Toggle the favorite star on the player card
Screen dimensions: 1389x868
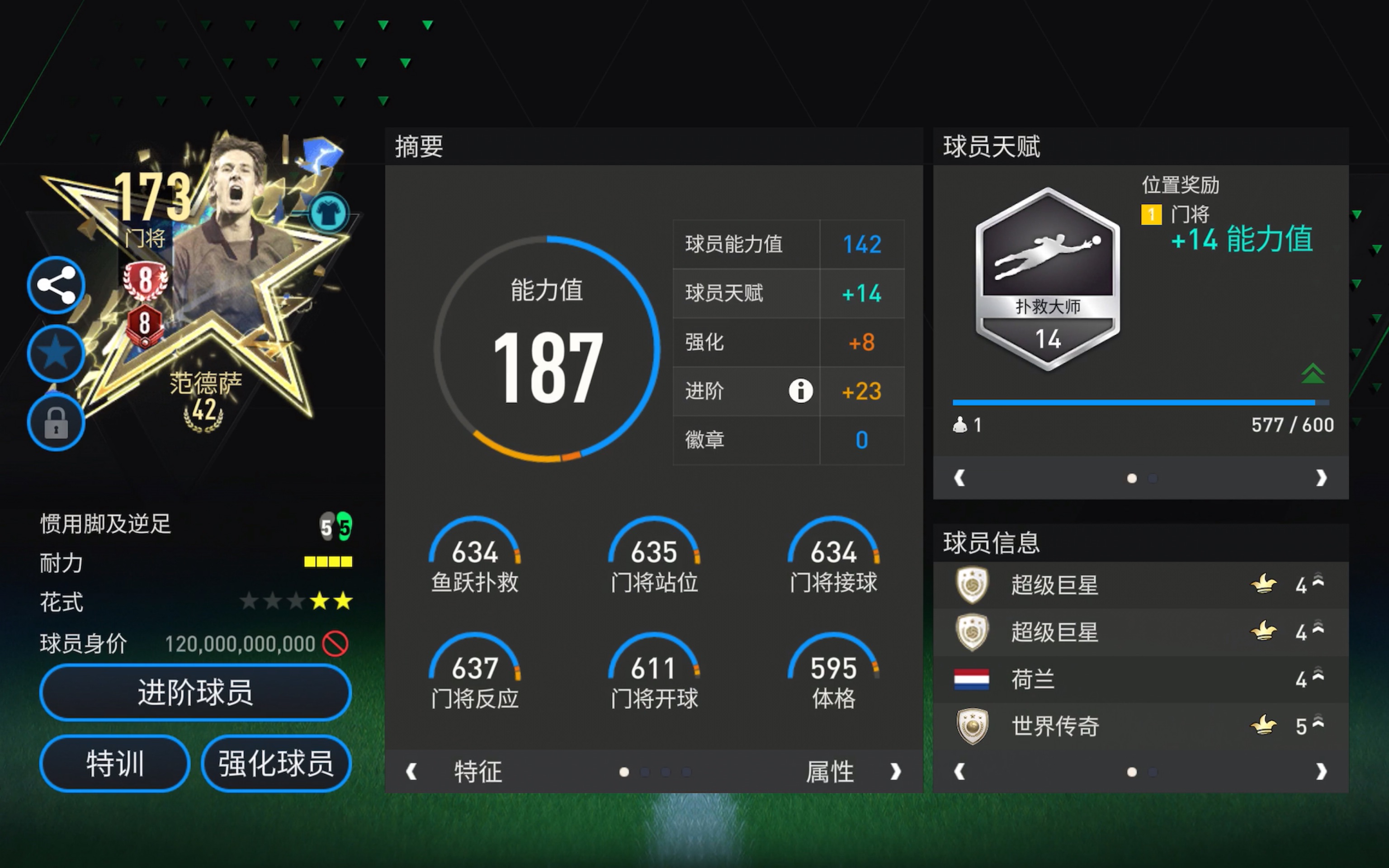[x=55, y=354]
